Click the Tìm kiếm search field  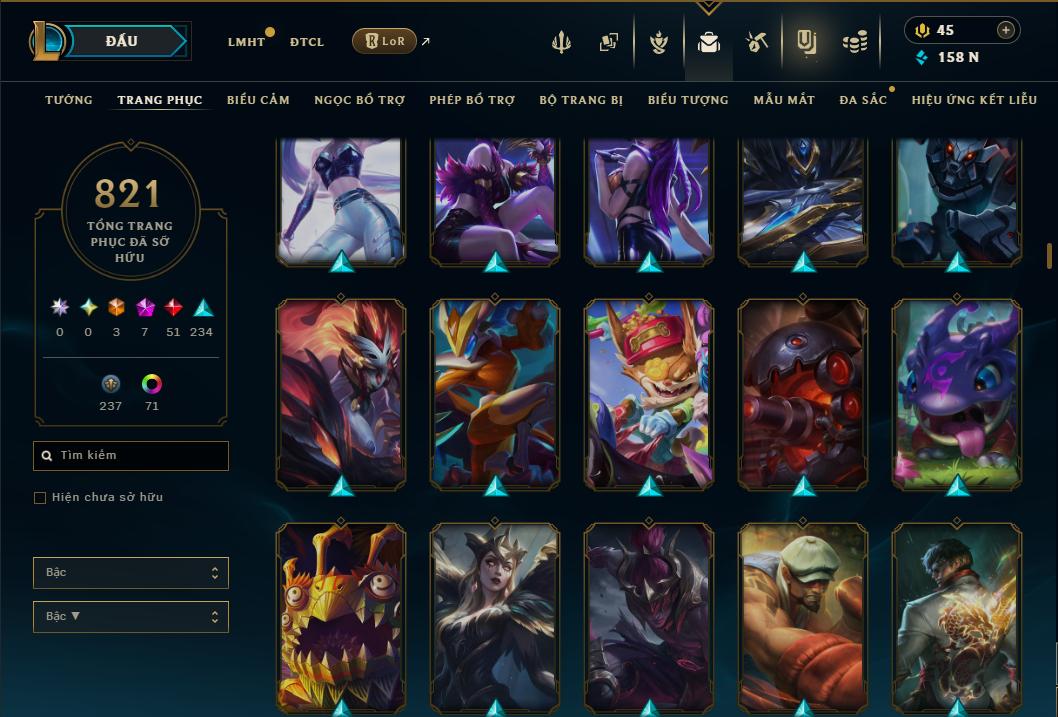pos(131,456)
